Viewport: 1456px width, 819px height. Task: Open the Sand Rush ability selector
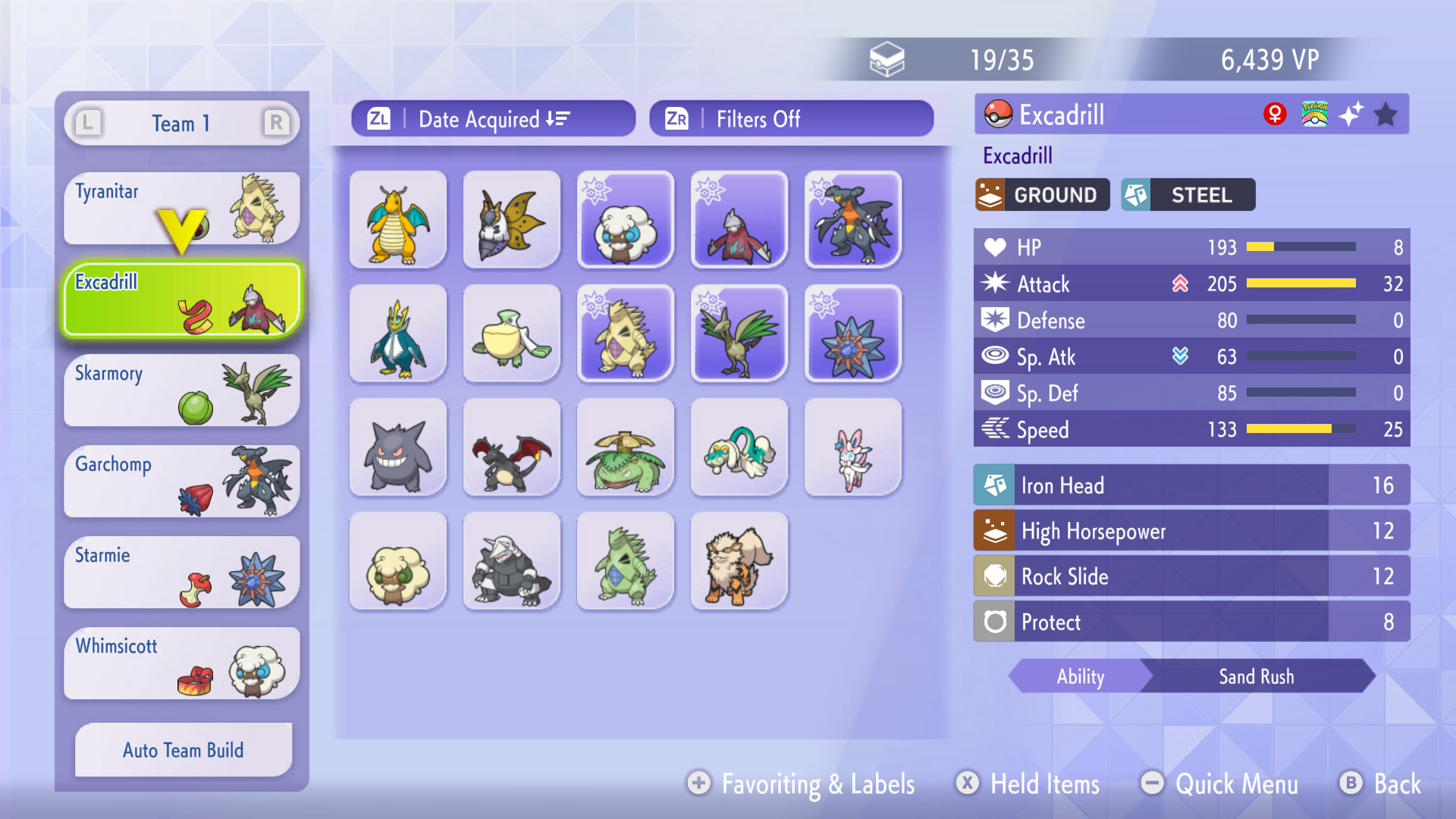click(1257, 676)
